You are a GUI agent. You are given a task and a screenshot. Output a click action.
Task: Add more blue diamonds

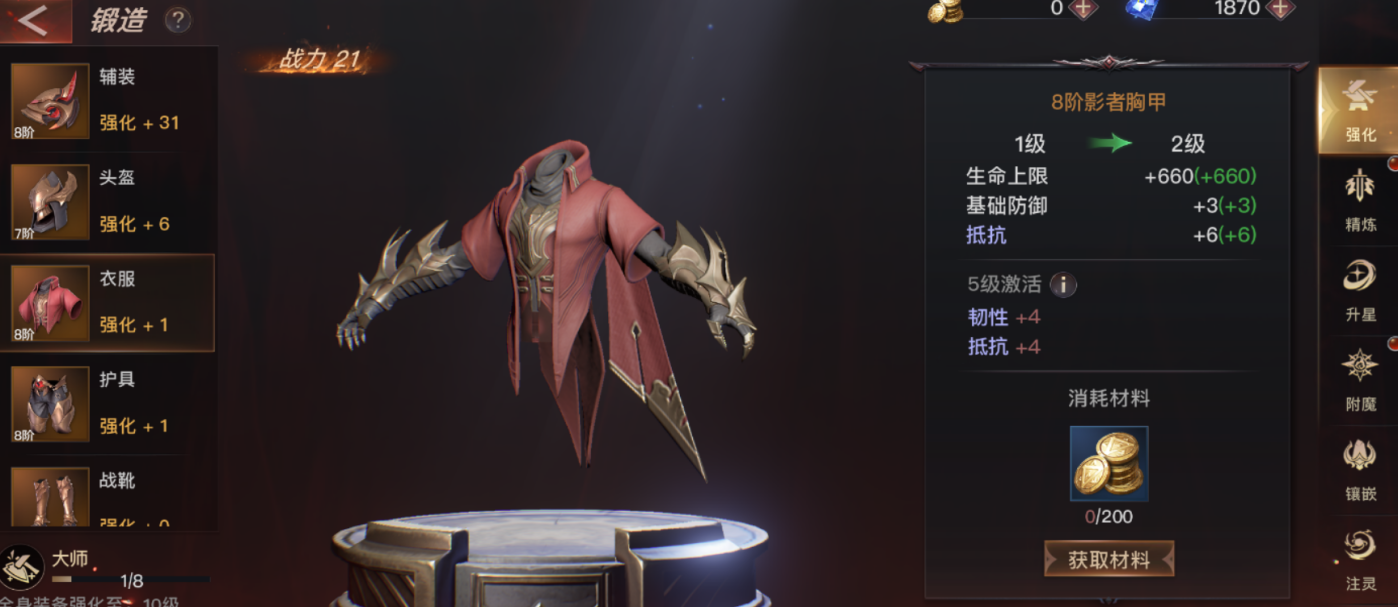click(1279, 9)
